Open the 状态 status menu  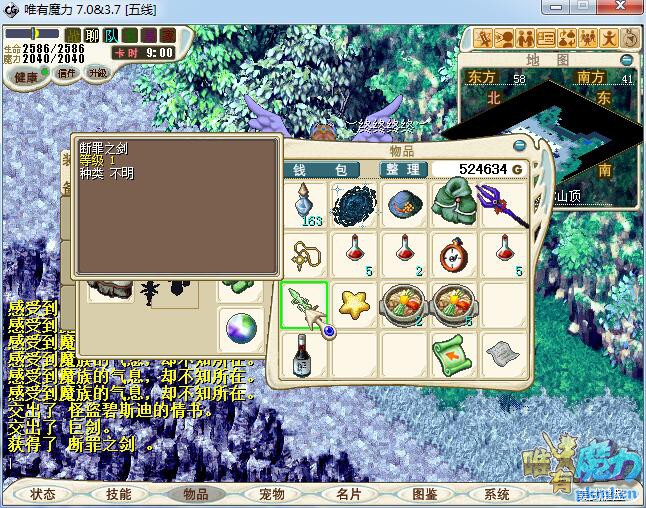[43, 494]
